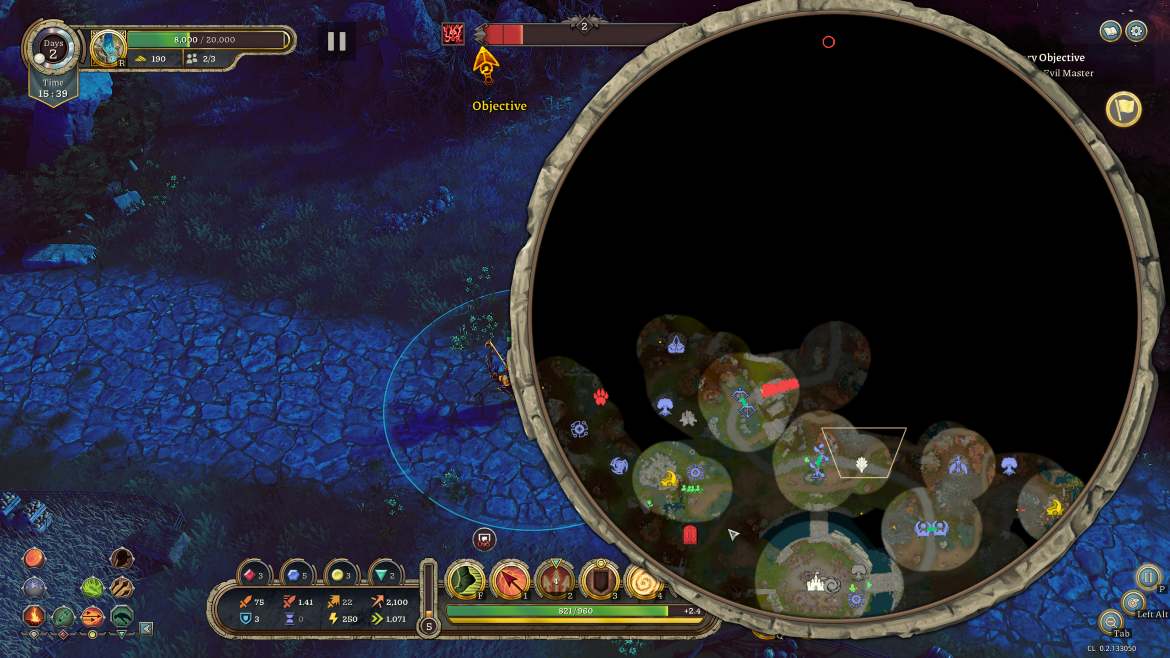The width and height of the screenshot is (1170, 658).
Task: Click the orange Objective marker icon
Action: point(486,64)
